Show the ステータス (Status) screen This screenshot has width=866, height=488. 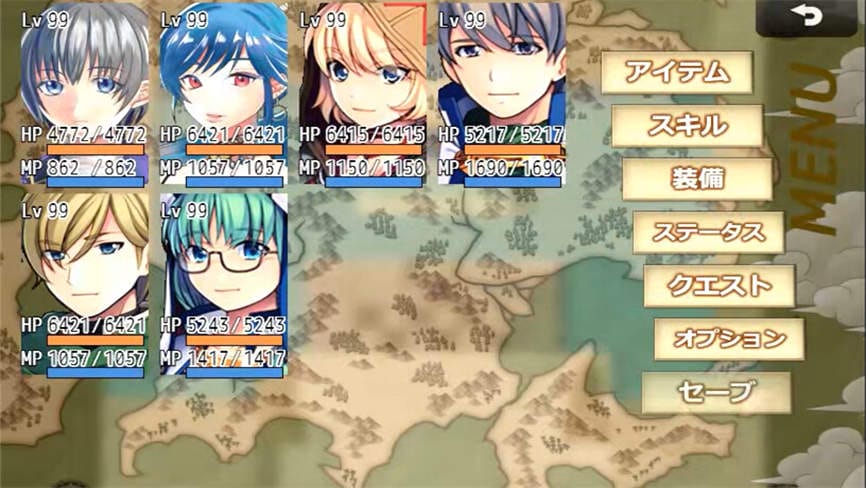708,233
